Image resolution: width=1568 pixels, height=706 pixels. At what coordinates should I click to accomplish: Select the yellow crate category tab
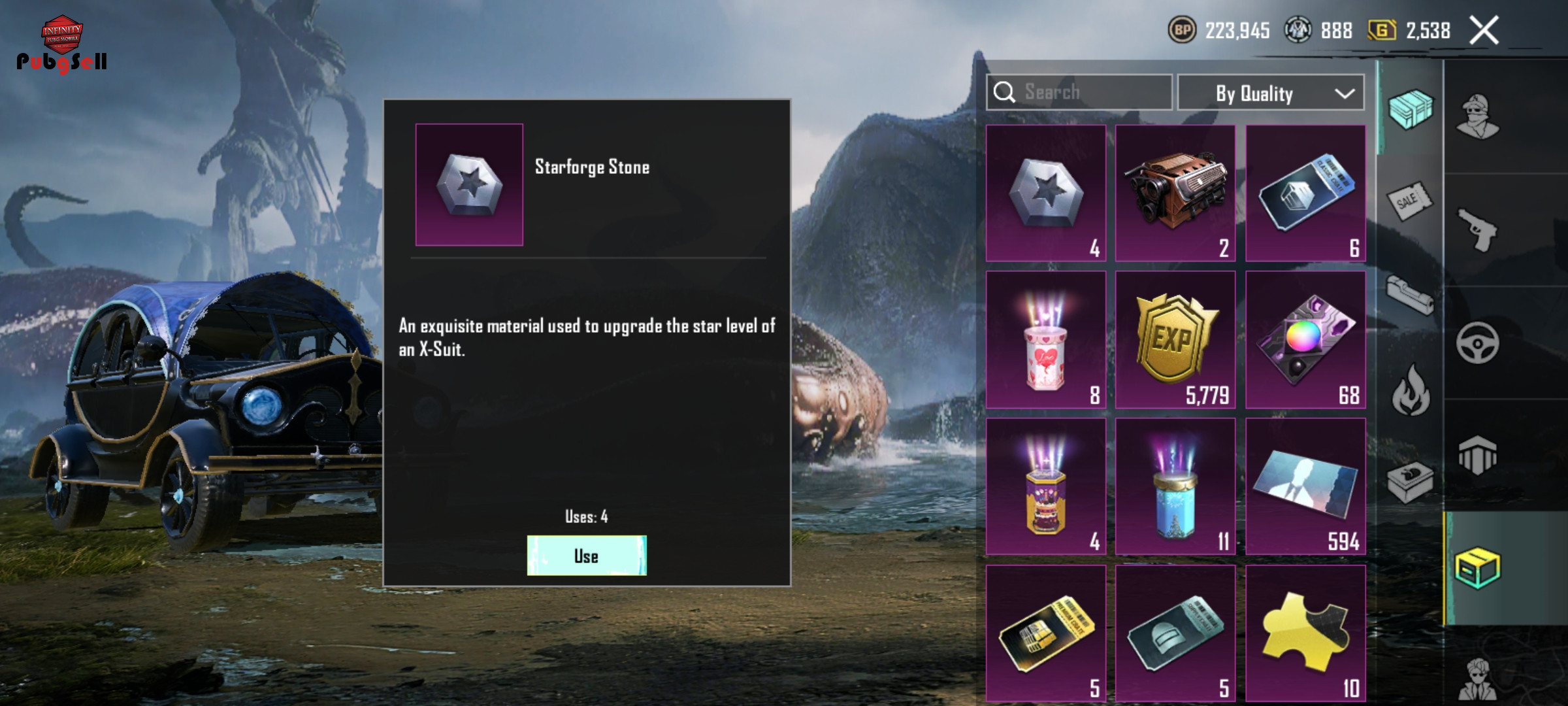[x=1477, y=568]
